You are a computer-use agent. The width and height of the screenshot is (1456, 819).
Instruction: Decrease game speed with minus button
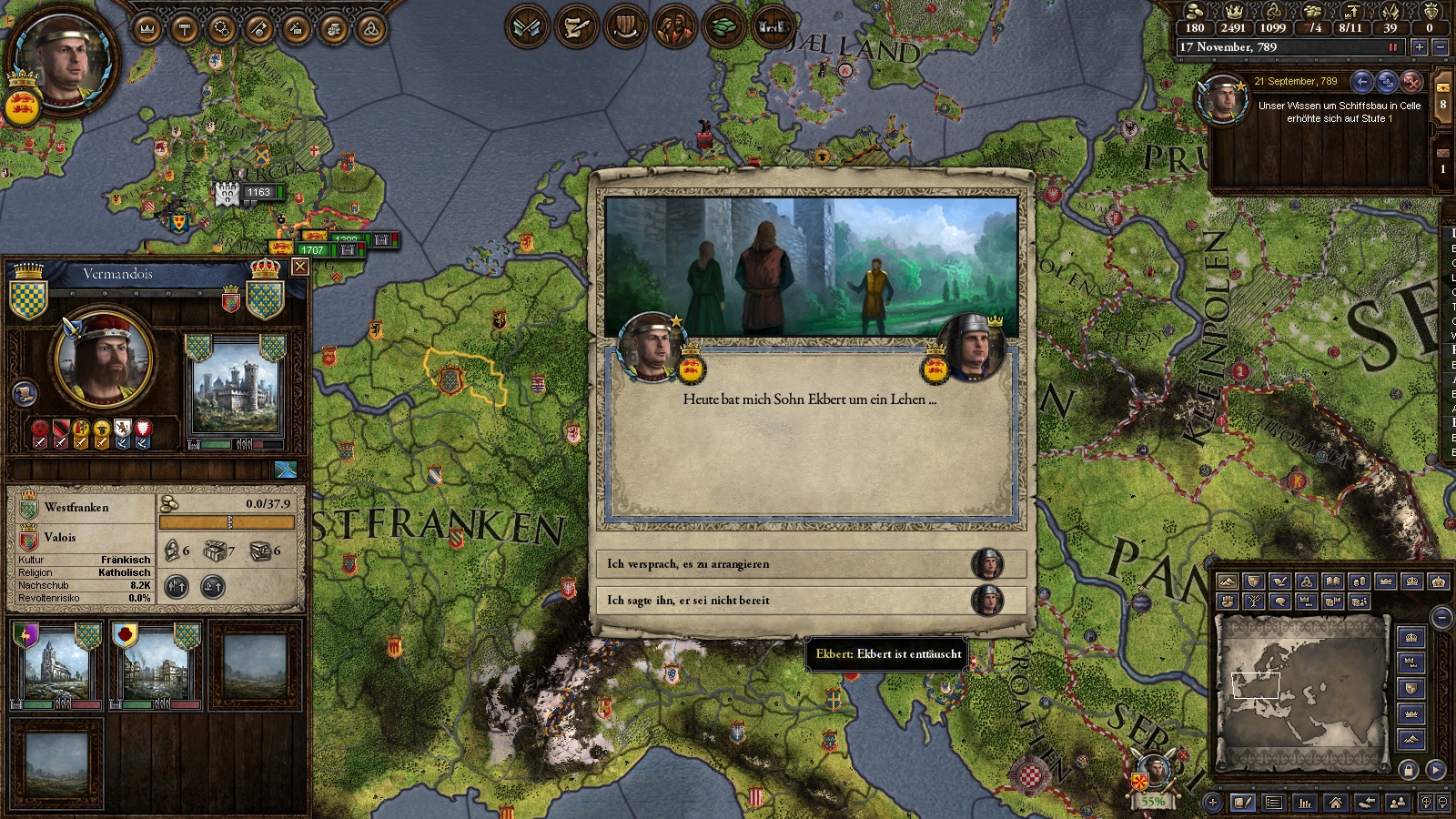pos(1441,47)
